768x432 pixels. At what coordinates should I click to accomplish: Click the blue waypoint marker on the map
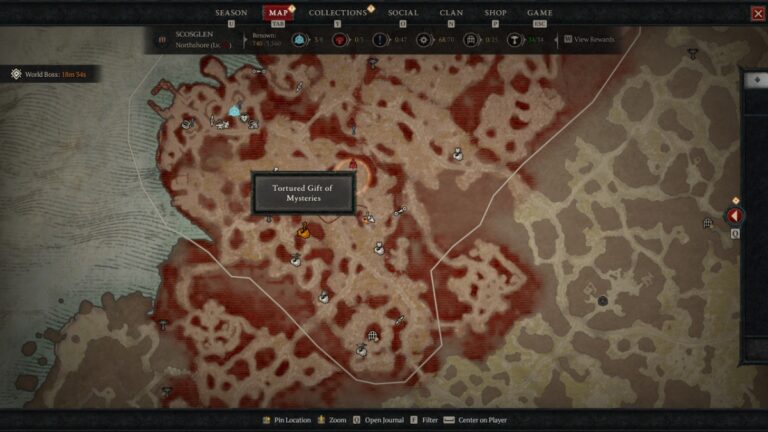tap(234, 111)
